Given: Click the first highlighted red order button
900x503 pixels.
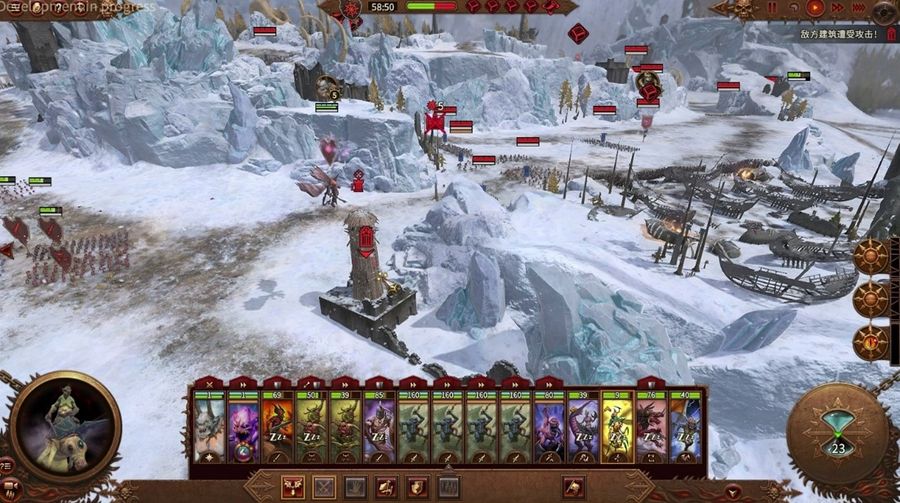Looking at the screenshot, I should point(293,487).
